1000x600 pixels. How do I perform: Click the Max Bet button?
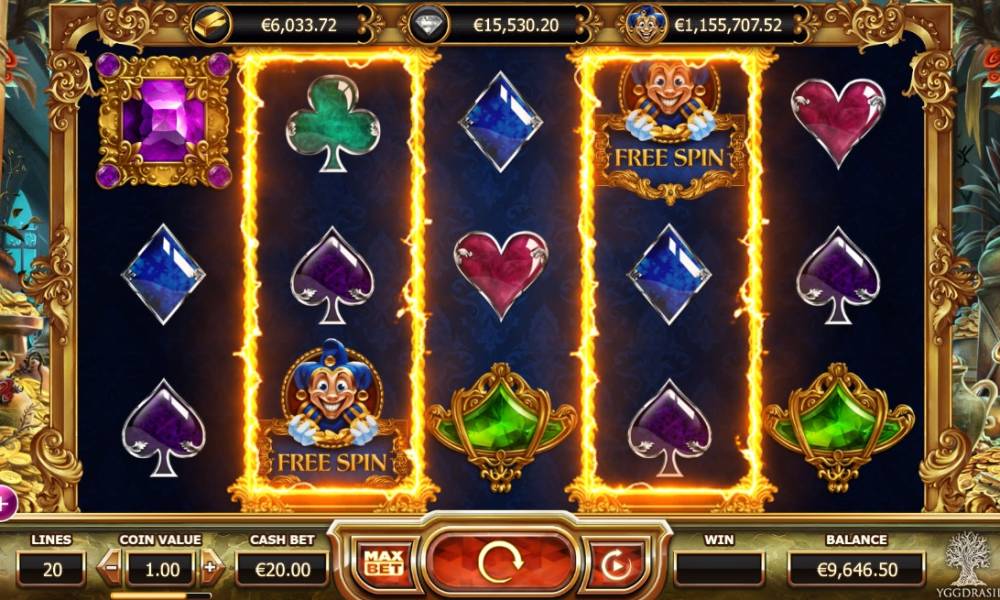click(x=381, y=565)
